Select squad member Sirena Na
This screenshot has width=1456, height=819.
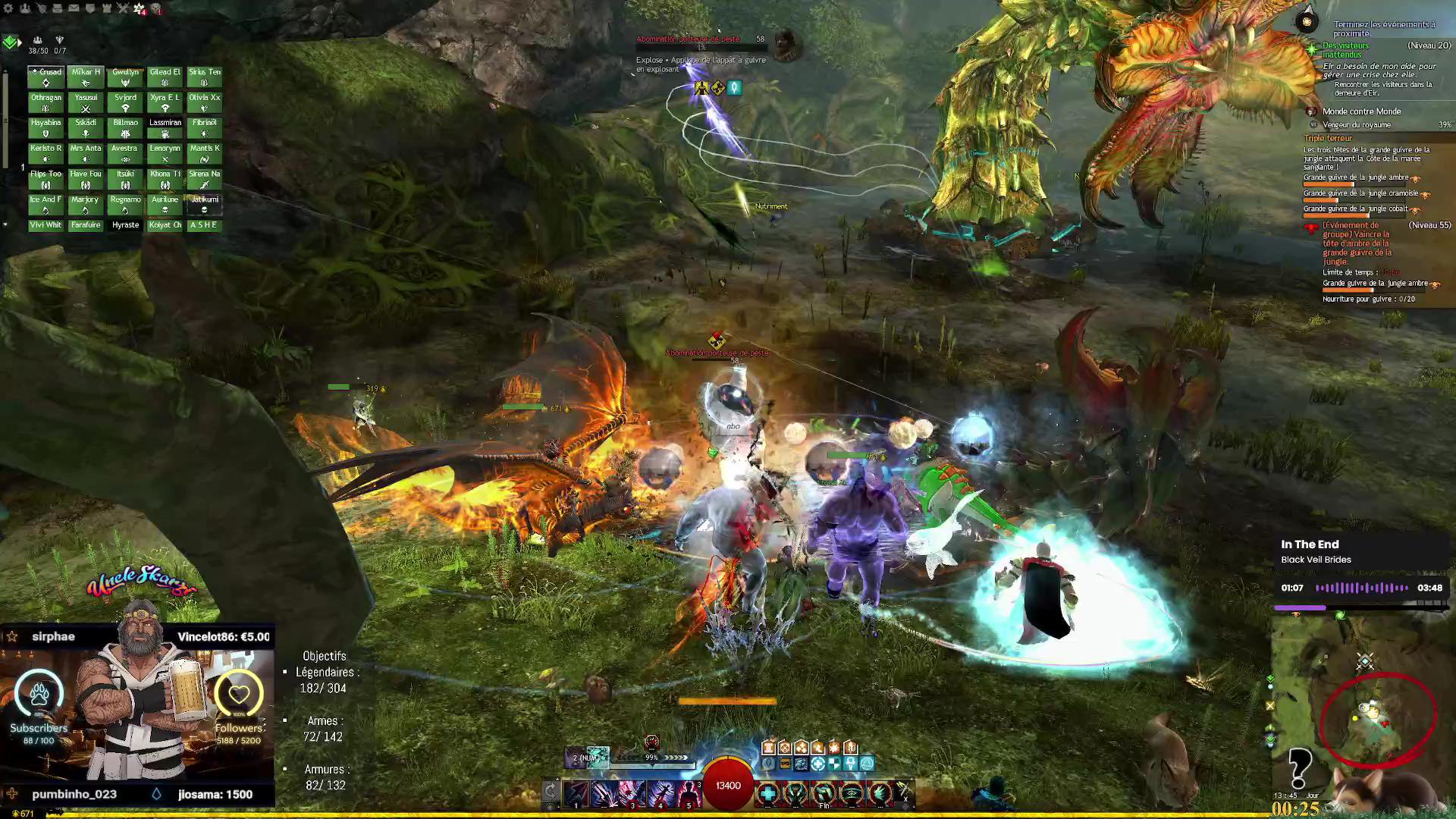204,178
